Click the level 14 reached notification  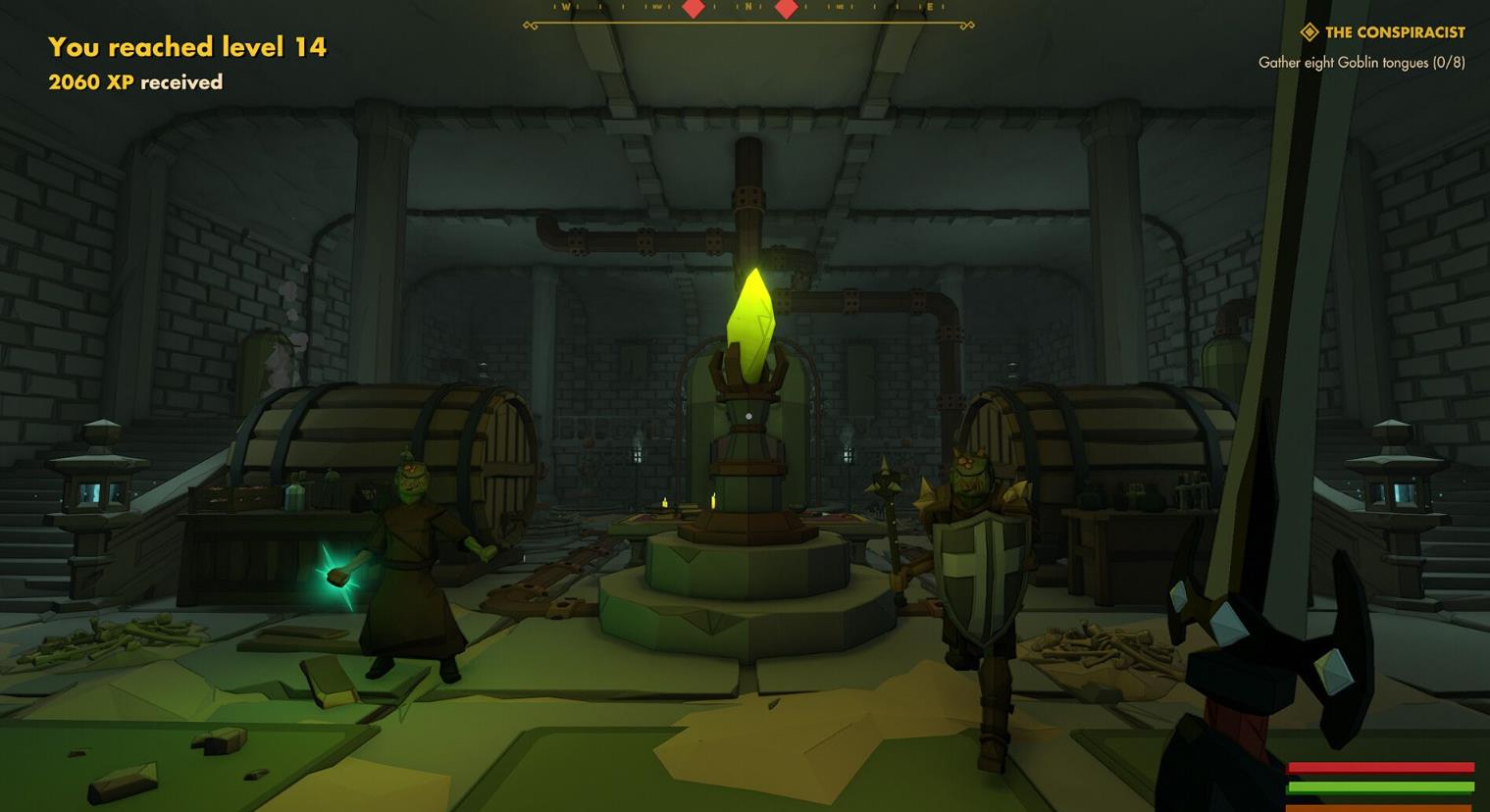[187, 47]
